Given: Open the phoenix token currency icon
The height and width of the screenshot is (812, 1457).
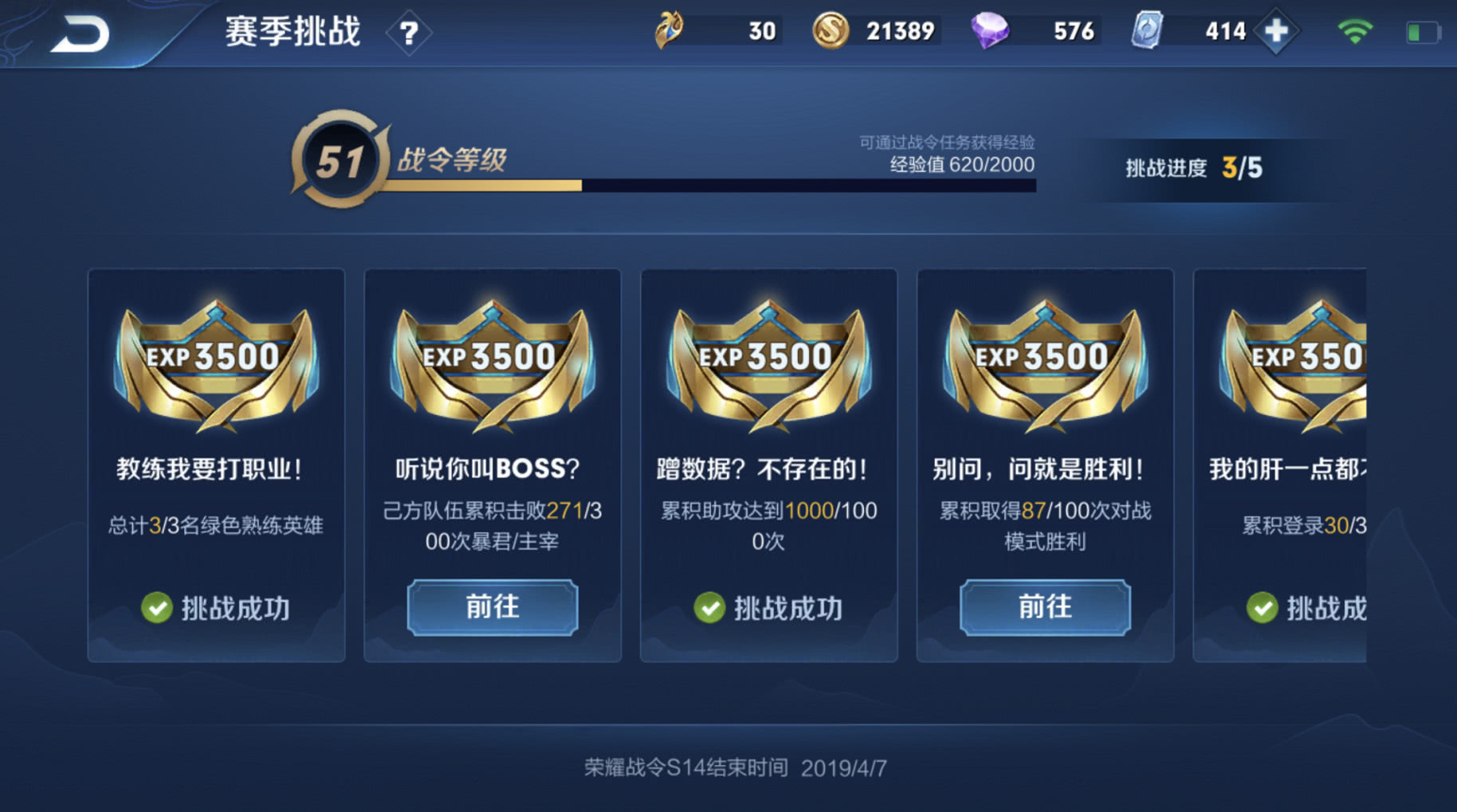Looking at the screenshot, I should coord(670,30).
